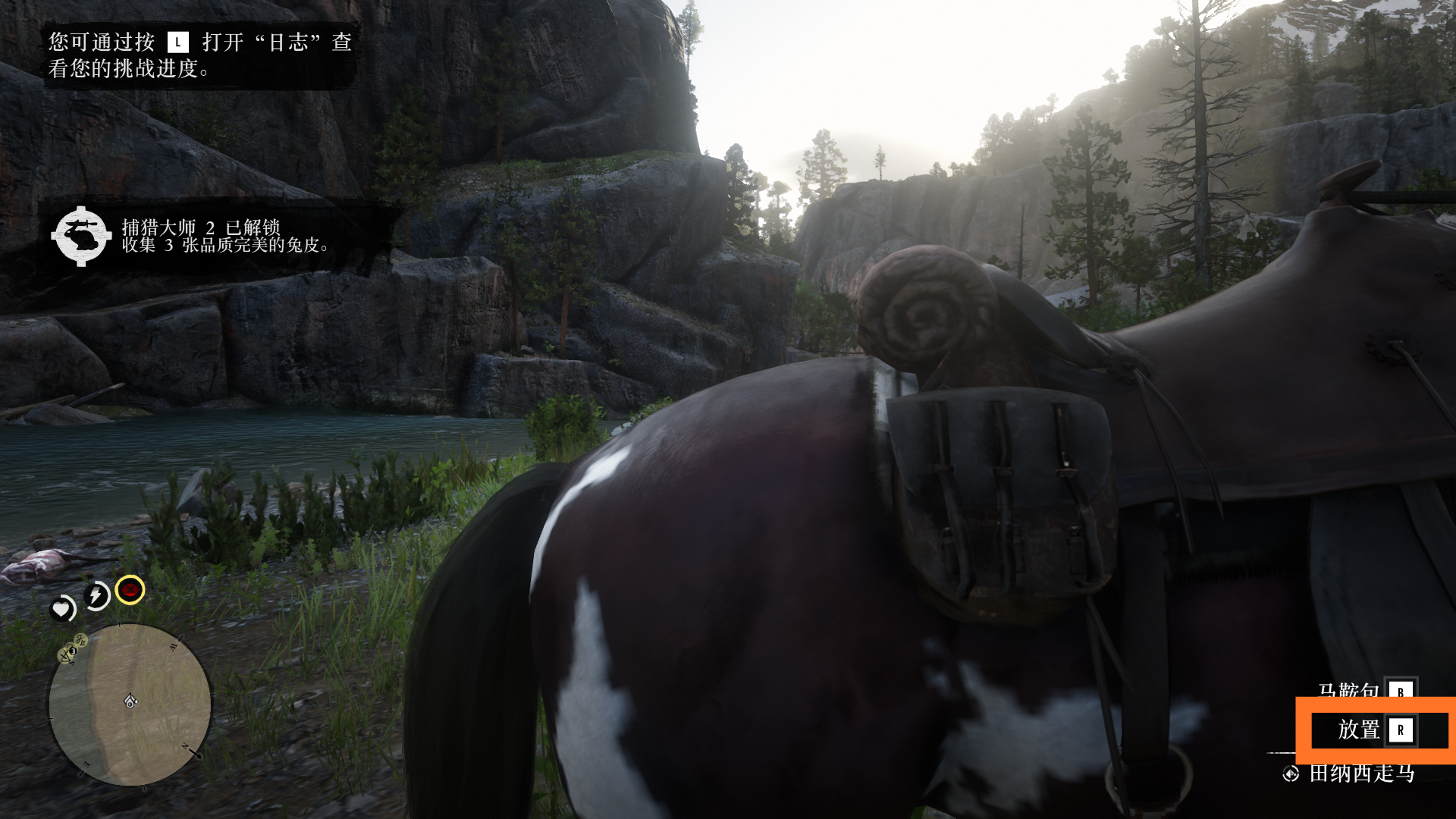This screenshot has height=819, width=1456.
Task: Click the red Dead Eye core icon
Action: pyautogui.click(x=130, y=590)
